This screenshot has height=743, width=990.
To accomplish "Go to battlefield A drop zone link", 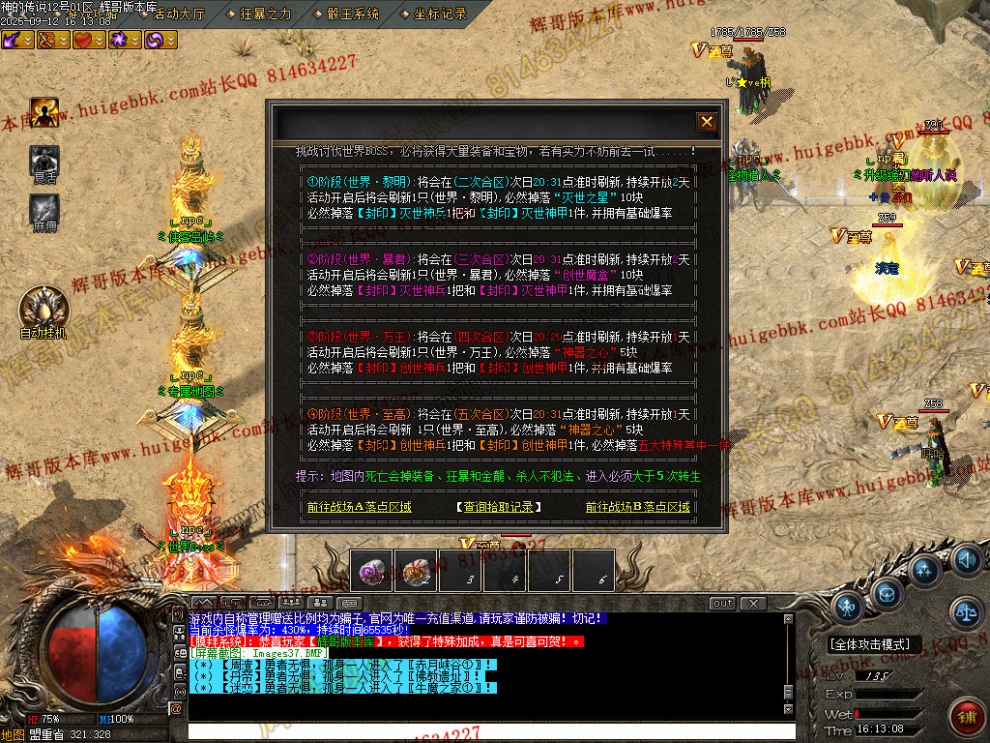I will click(359, 507).
